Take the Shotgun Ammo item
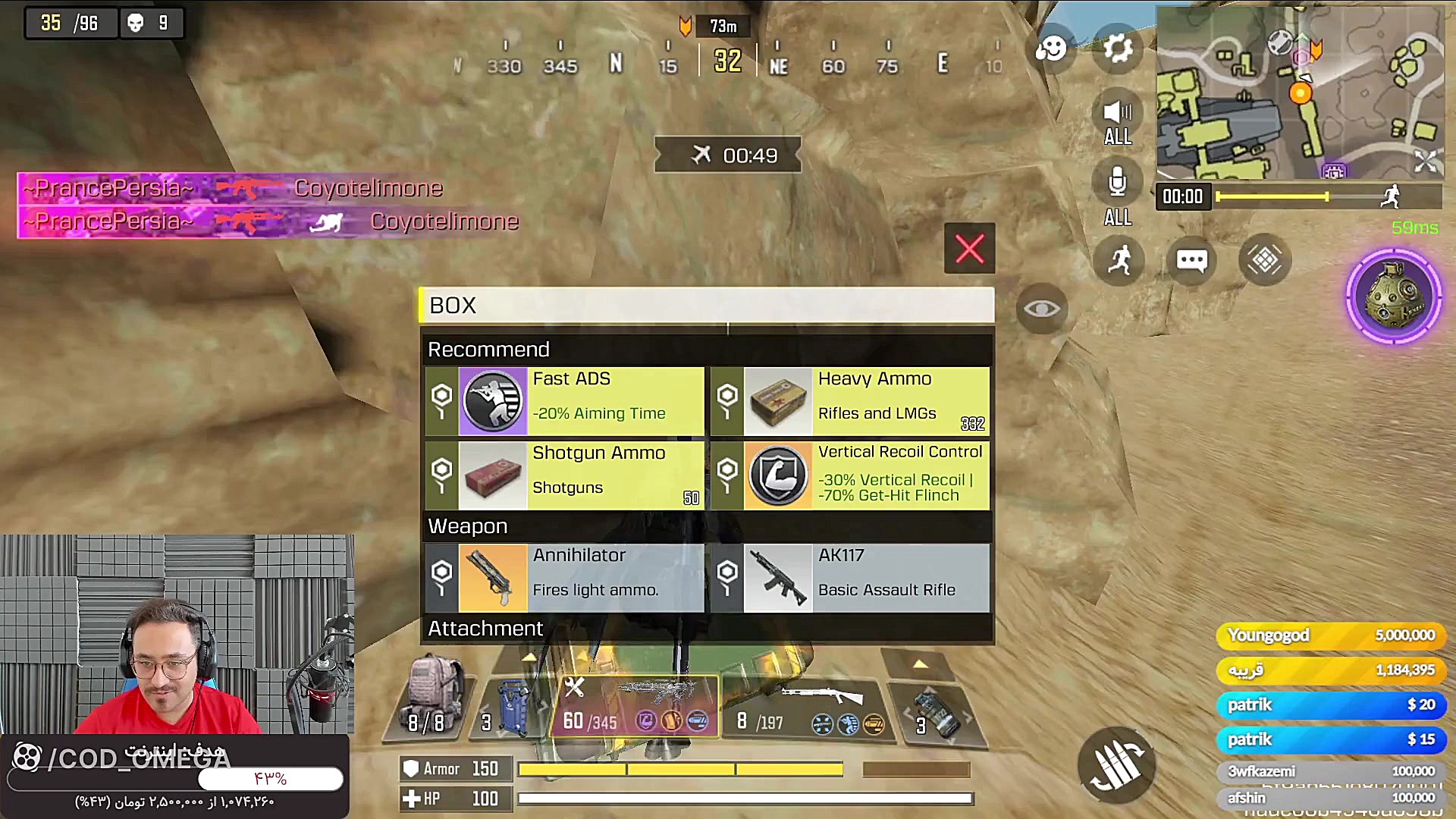Image resolution: width=1456 pixels, height=819 pixels. click(564, 475)
